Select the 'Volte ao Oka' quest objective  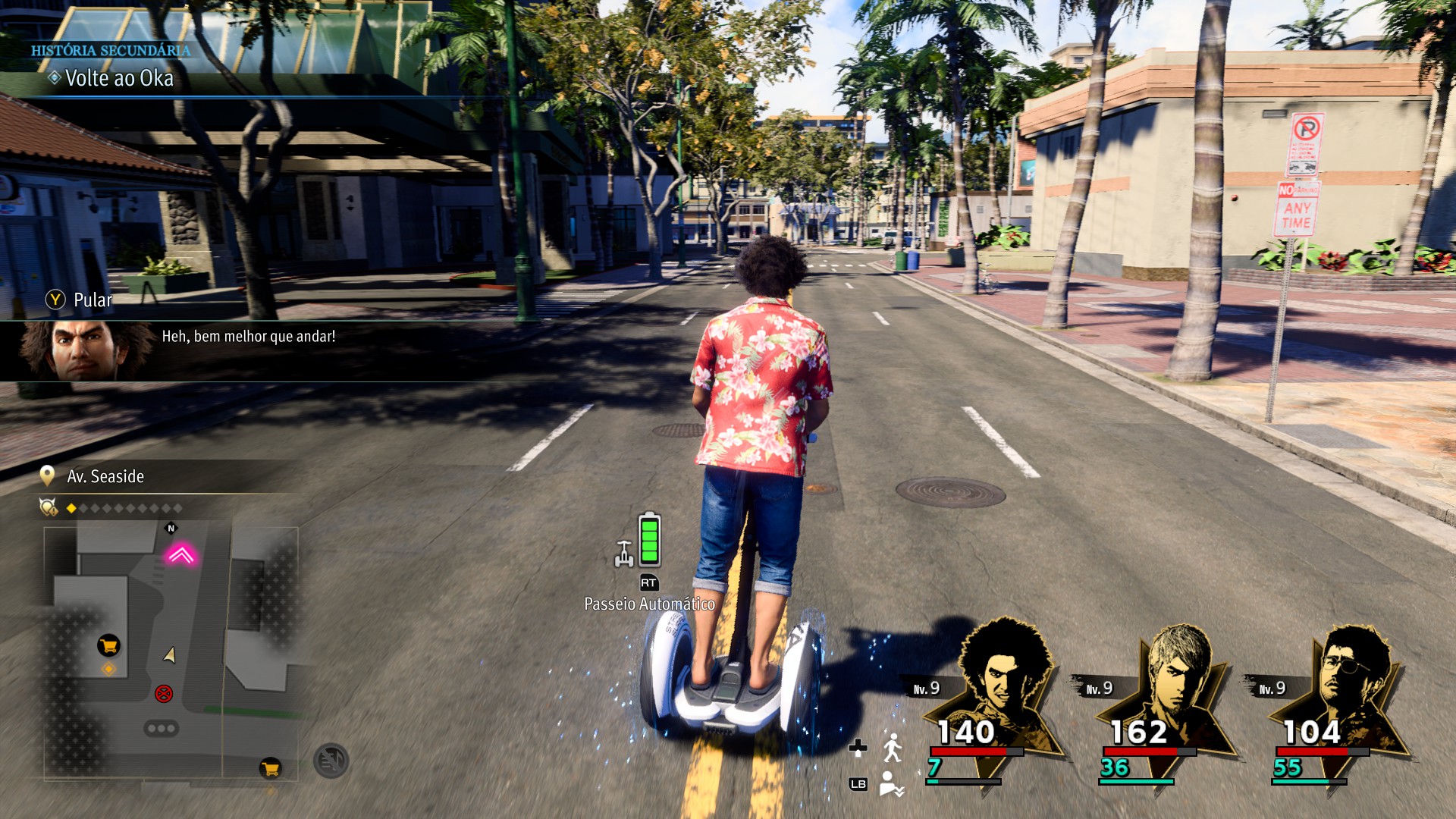click(x=119, y=78)
